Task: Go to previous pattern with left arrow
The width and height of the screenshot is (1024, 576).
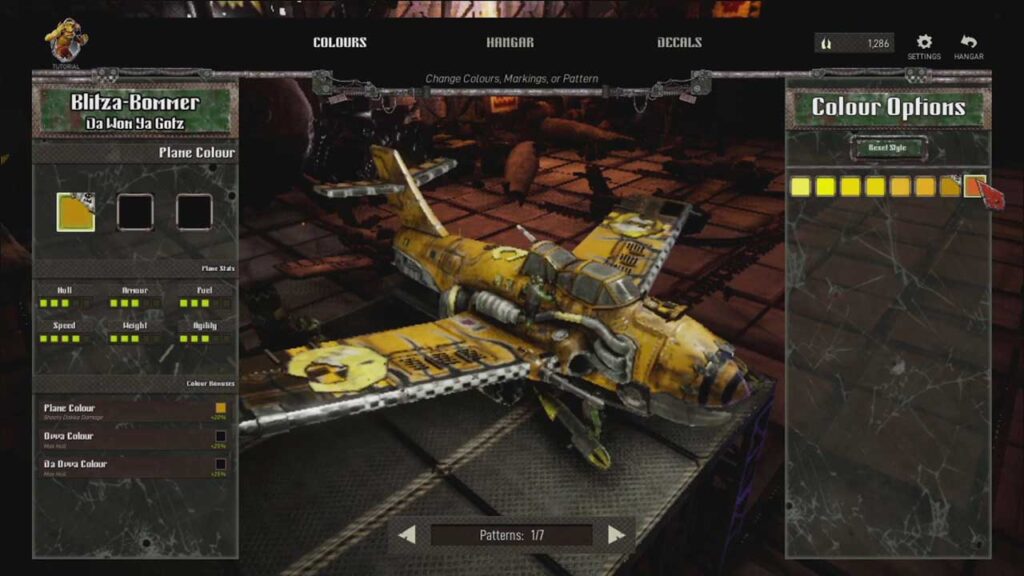Action: tap(407, 535)
